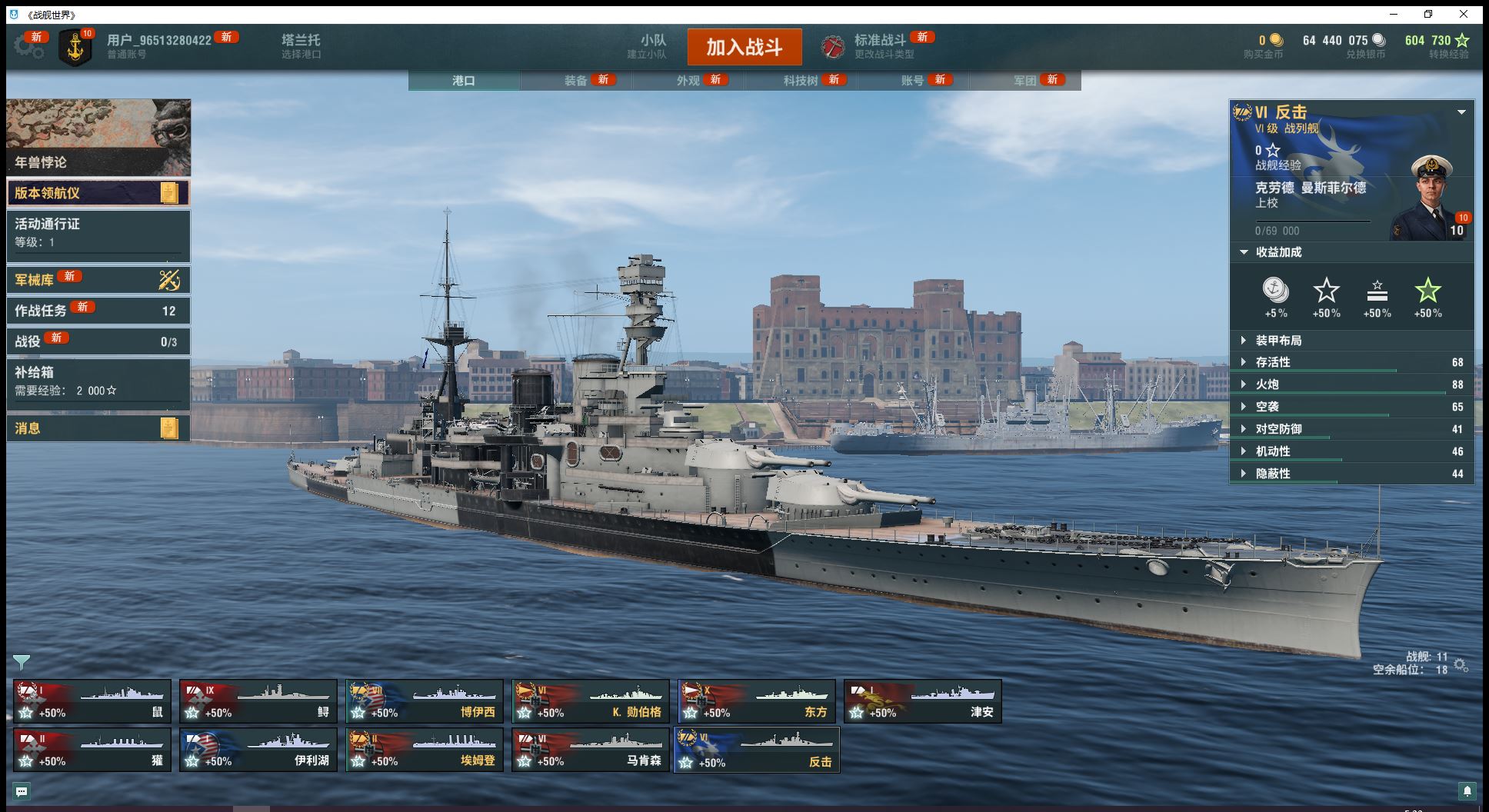Open the settings gear icon
Image resolution: width=1489 pixels, height=812 pixels.
[x=28, y=47]
